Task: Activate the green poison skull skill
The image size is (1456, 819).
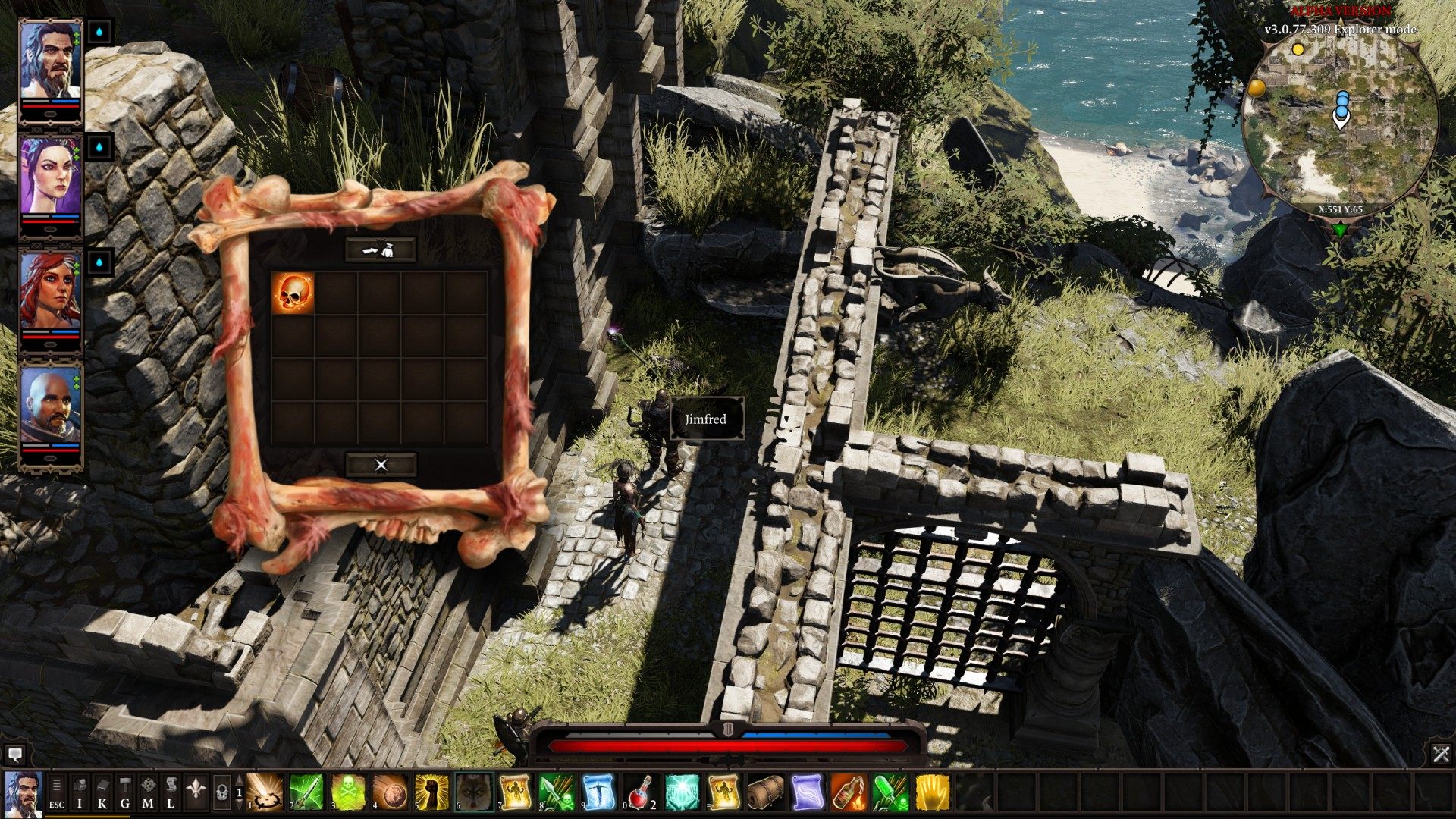Action: pos(348,792)
